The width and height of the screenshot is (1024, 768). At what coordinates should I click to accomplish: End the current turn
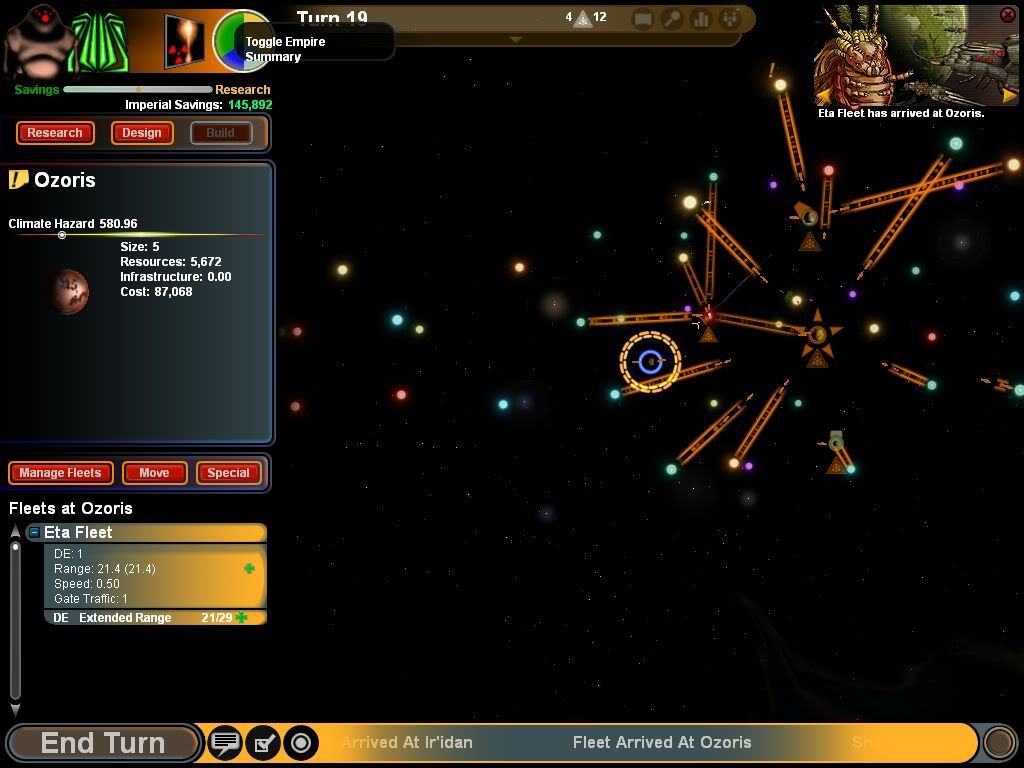point(102,743)
